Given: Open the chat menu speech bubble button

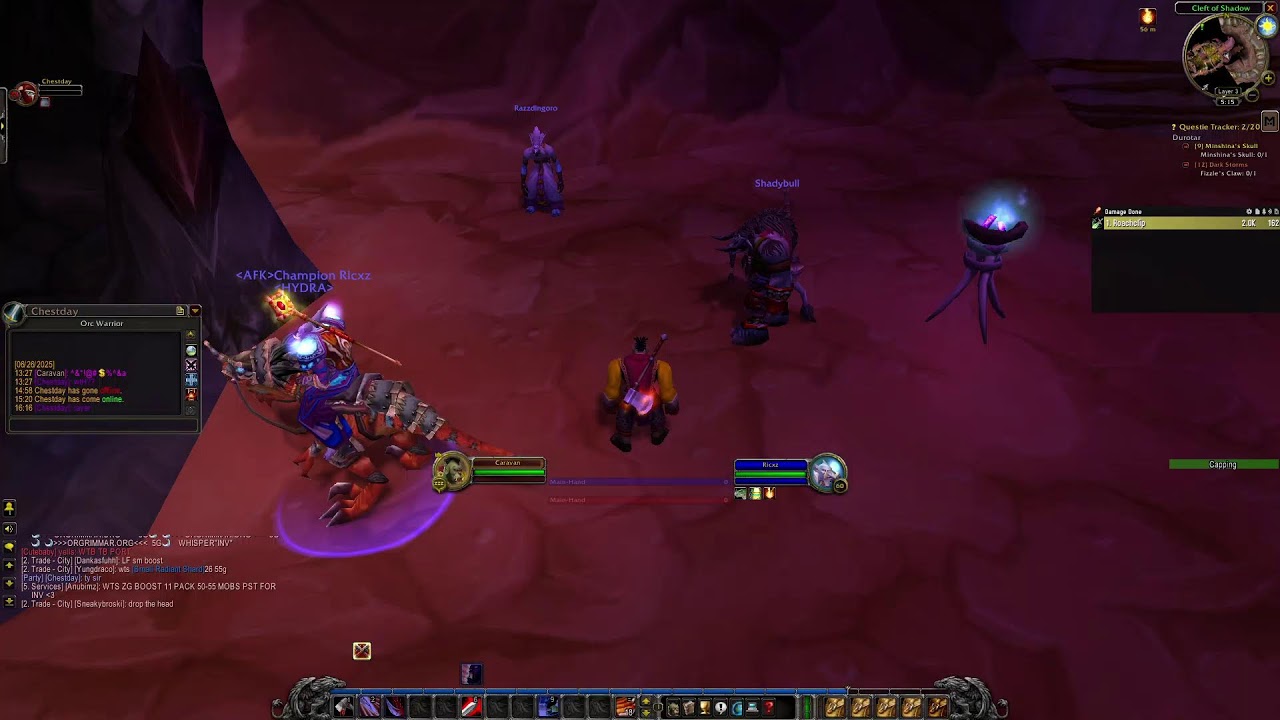Looking at the screenshot, I should pos(9,547).
